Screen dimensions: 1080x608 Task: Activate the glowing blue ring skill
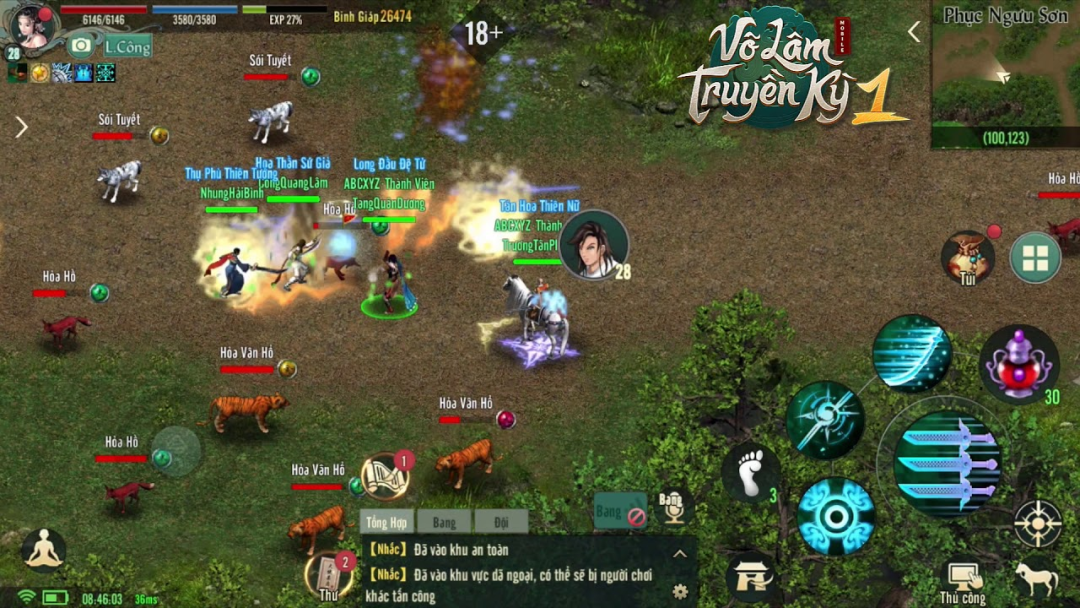836,516
